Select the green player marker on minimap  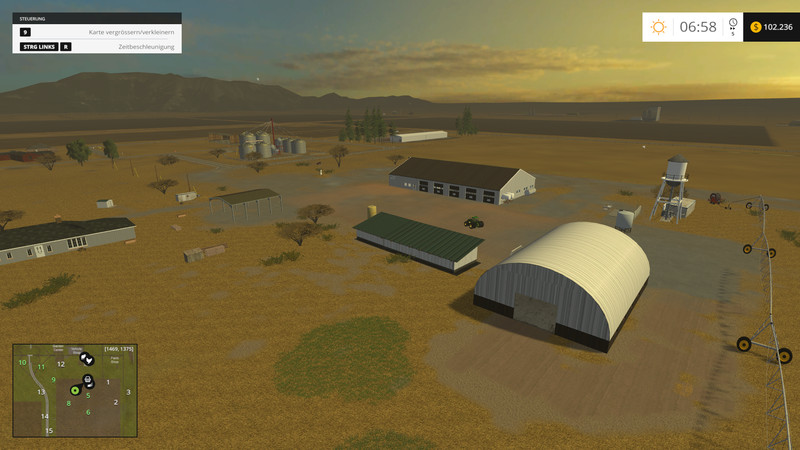pos(75,390)
